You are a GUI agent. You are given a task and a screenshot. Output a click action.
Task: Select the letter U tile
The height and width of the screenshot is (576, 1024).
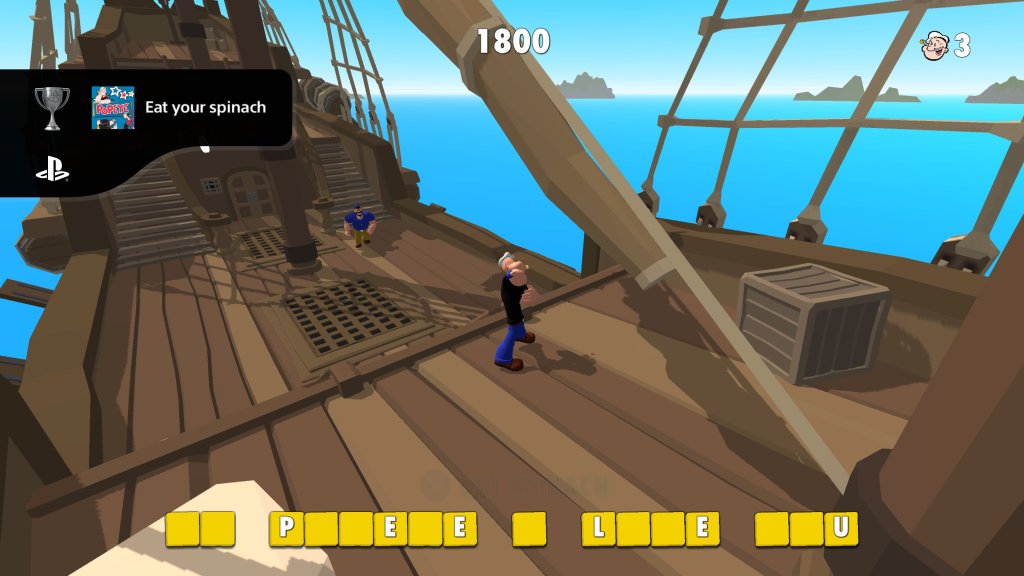[841, 528]
